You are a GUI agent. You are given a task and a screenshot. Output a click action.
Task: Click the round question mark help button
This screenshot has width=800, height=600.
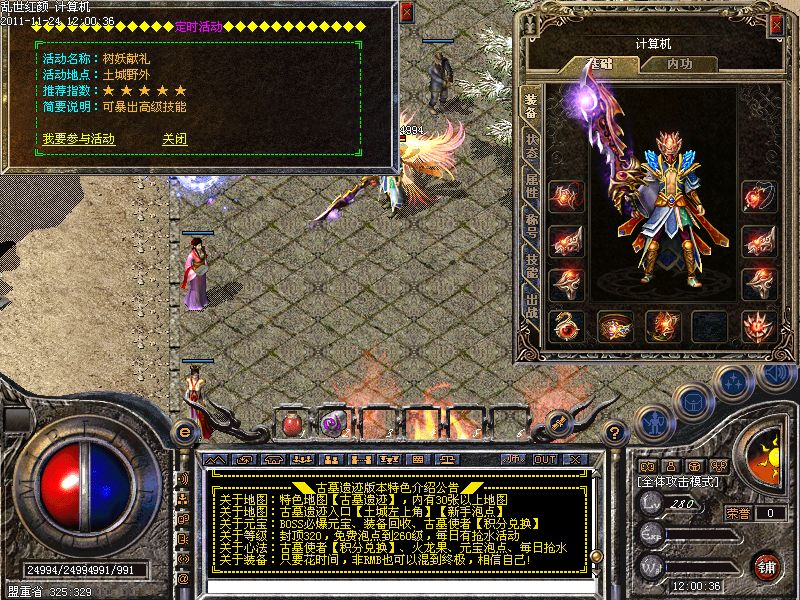(616, 432)
